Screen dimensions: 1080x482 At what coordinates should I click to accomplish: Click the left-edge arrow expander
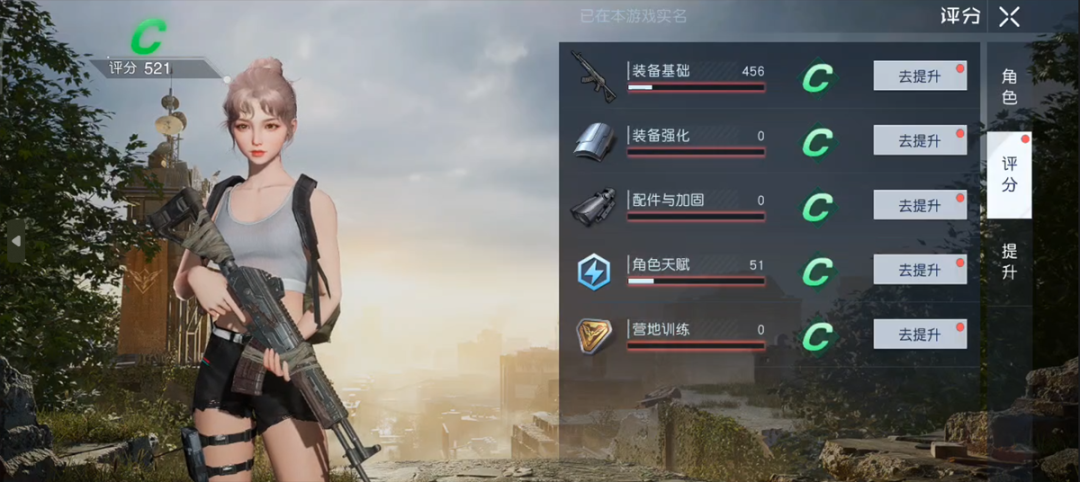pyautogui.click(x=15, y=240)
